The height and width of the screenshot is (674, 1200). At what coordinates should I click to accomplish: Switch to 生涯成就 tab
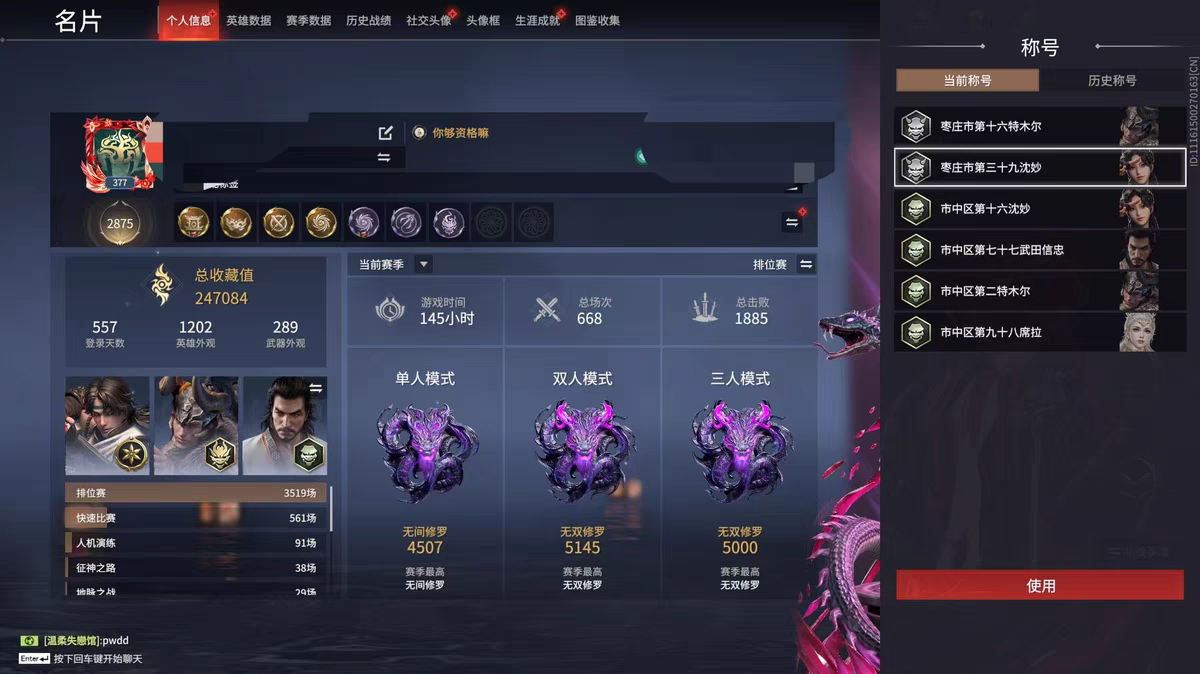[537, 20]
